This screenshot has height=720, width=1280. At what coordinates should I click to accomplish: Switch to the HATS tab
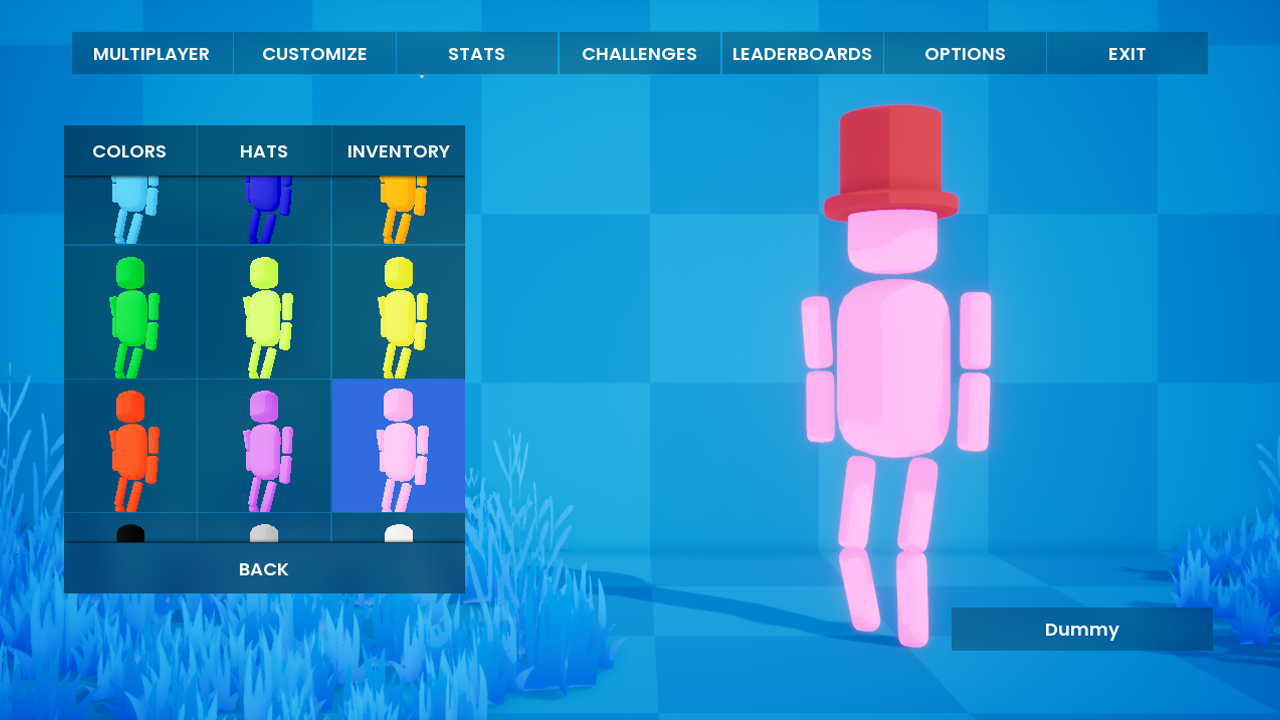tap(264, 151)
